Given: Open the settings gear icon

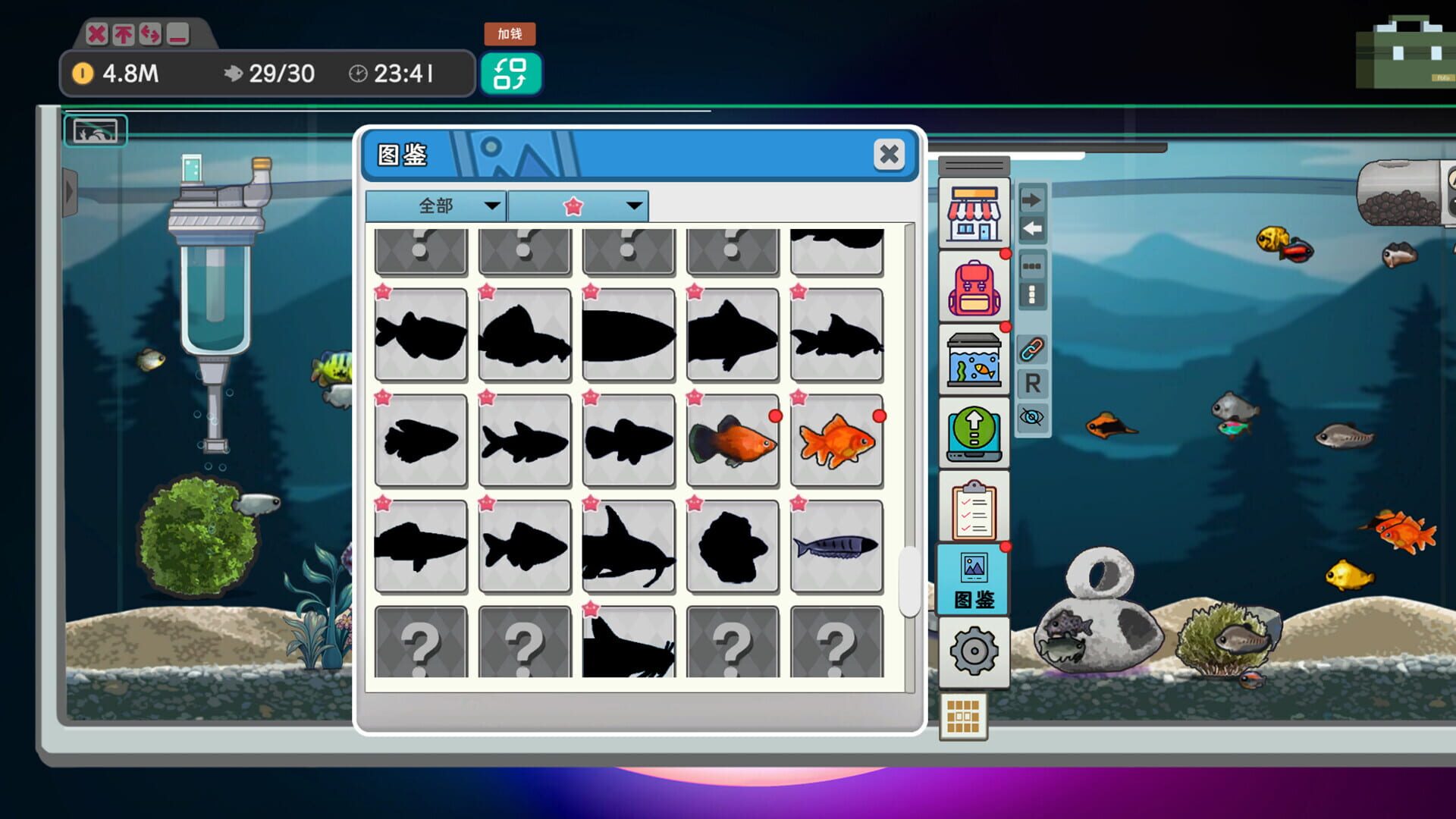Looking at the screenshot, I should 974,651.
